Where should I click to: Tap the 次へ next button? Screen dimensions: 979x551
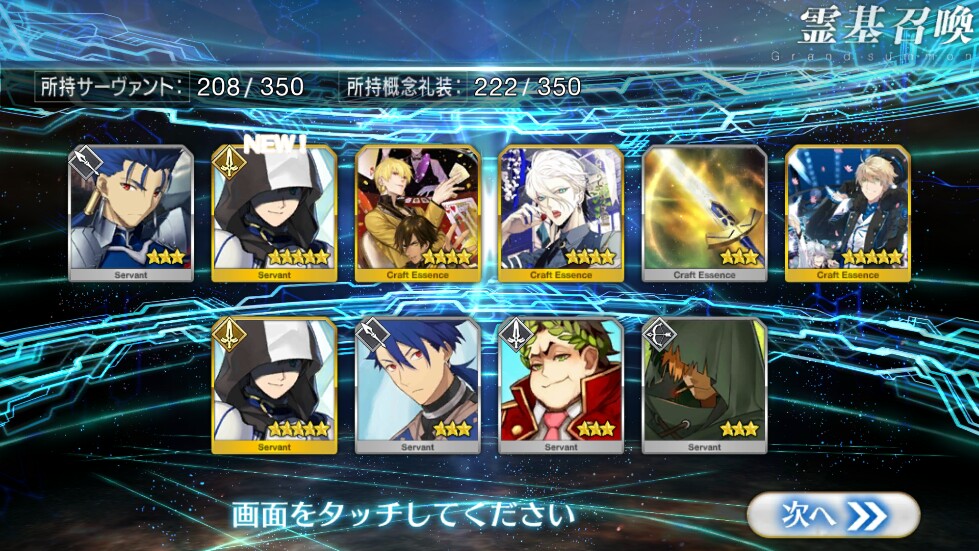[x=832, y=515]
